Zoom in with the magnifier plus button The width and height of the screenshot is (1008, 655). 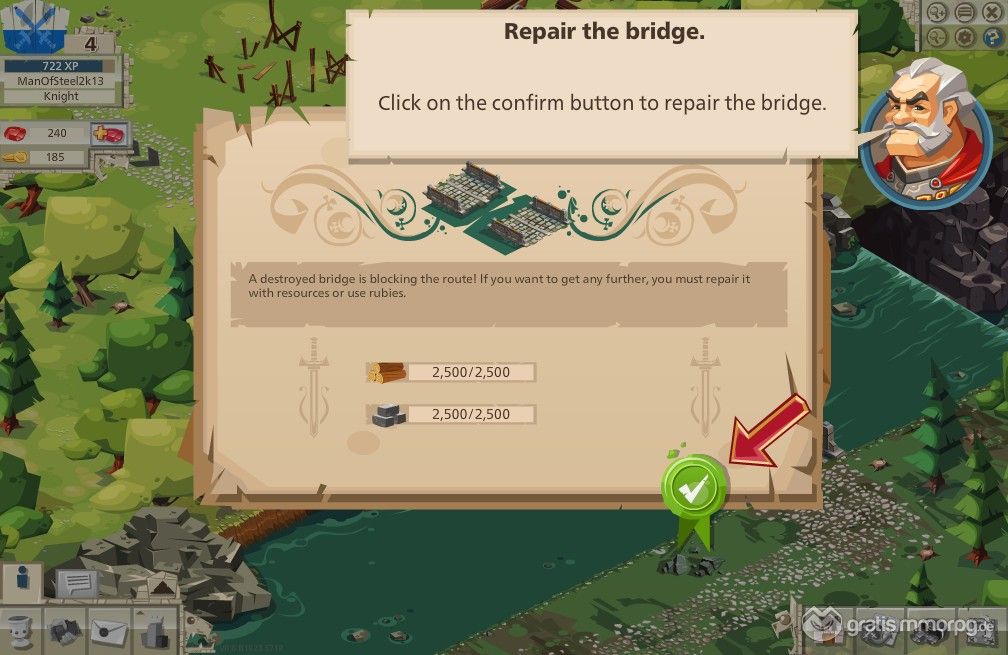click(x=938, y=13)
